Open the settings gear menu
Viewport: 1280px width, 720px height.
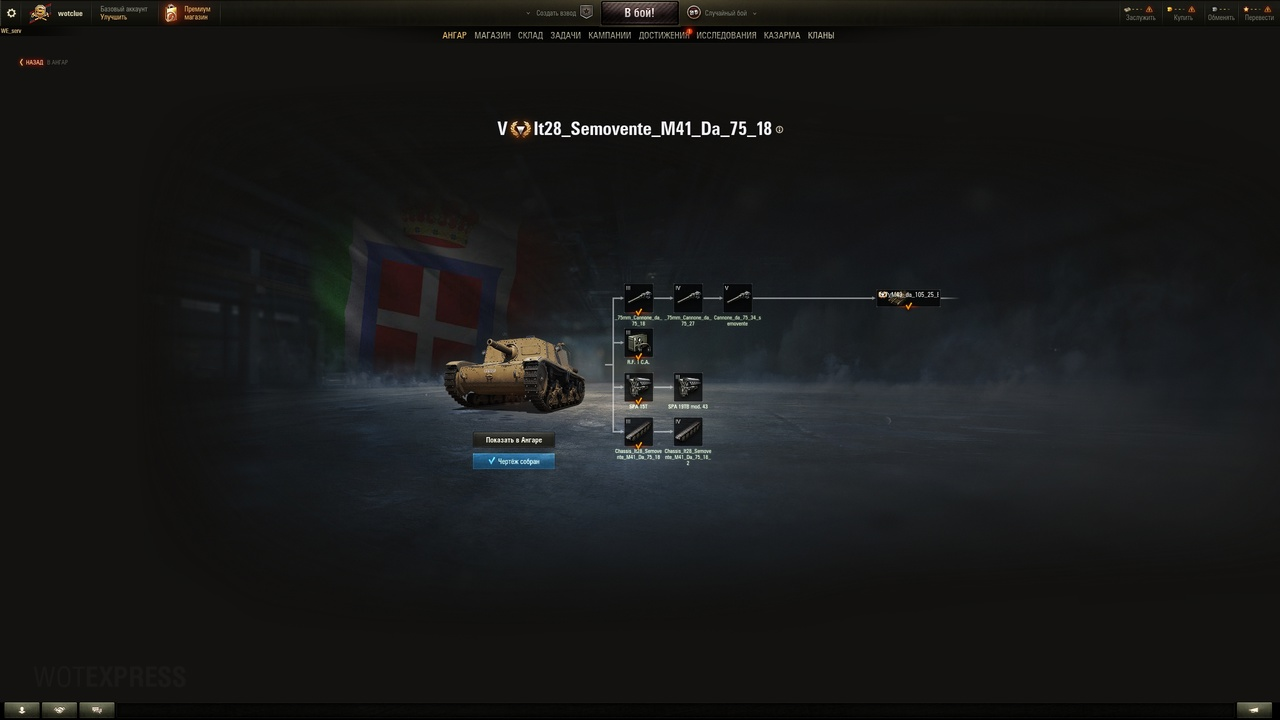coord(12,13)
